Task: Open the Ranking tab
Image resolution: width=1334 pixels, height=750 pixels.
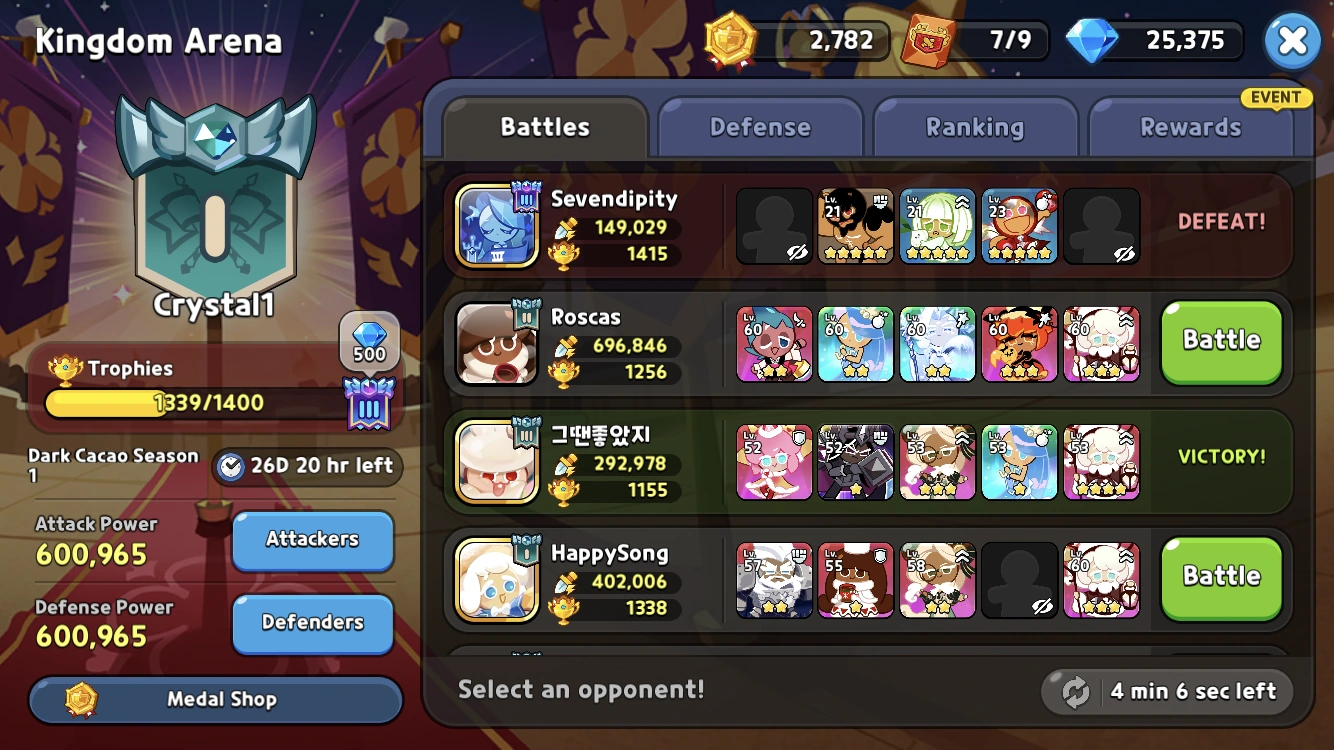Action: 975,127
